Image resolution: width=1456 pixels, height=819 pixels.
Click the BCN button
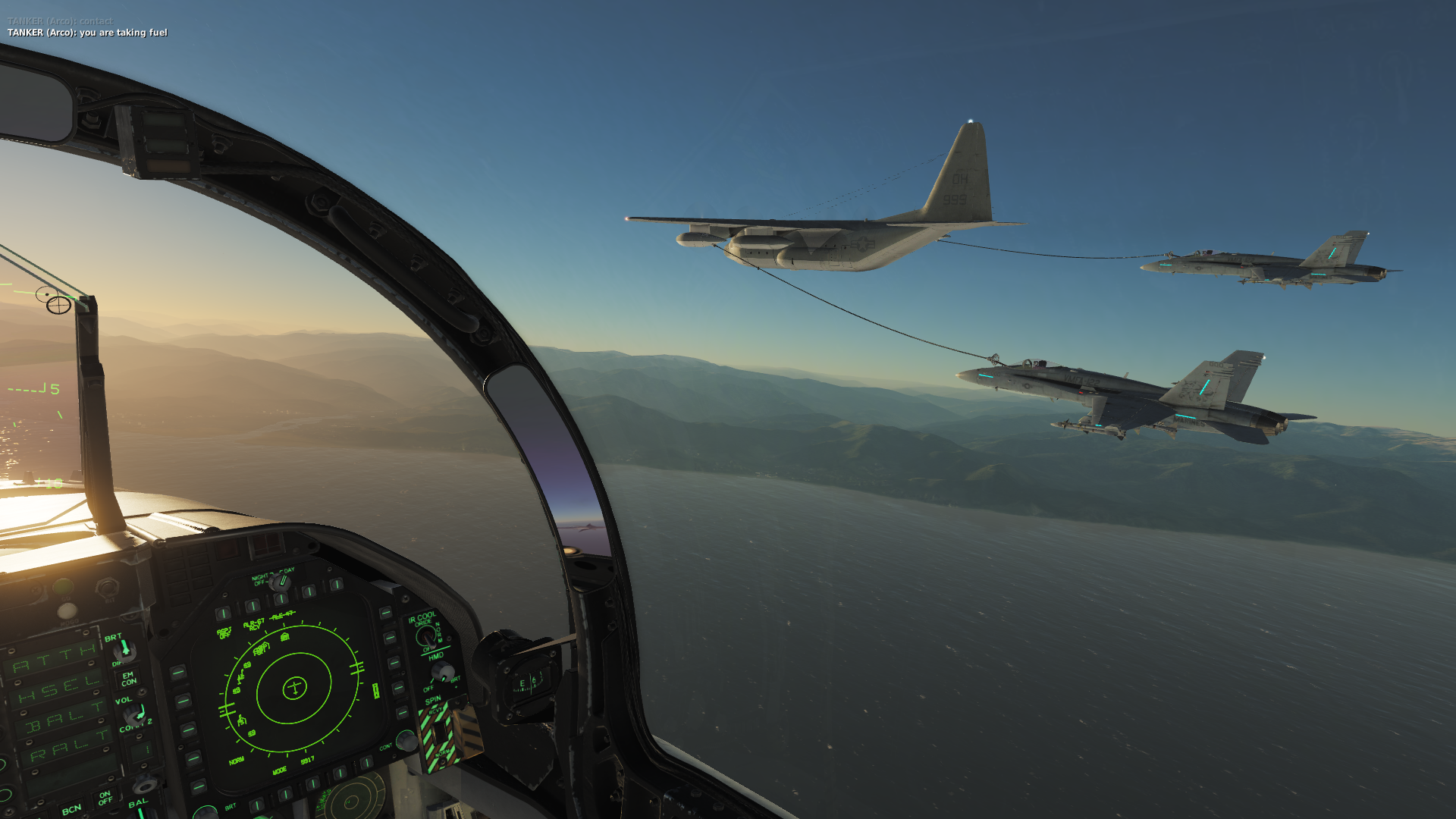coord(72,809)
